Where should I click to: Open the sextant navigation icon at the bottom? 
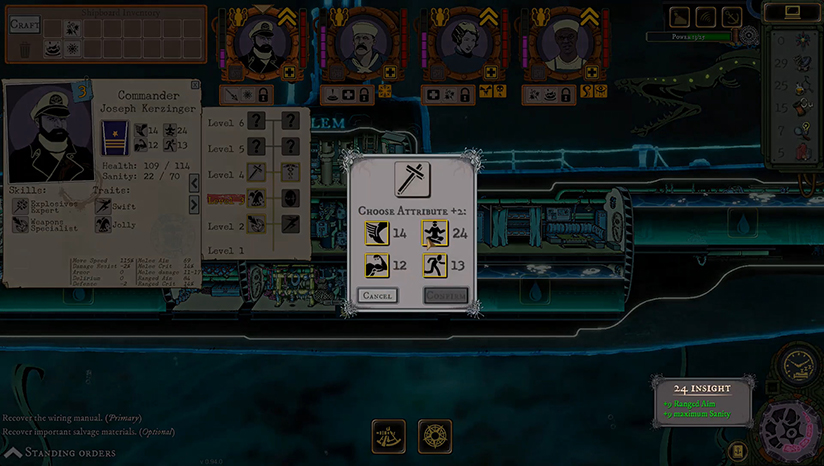(389, 436)
